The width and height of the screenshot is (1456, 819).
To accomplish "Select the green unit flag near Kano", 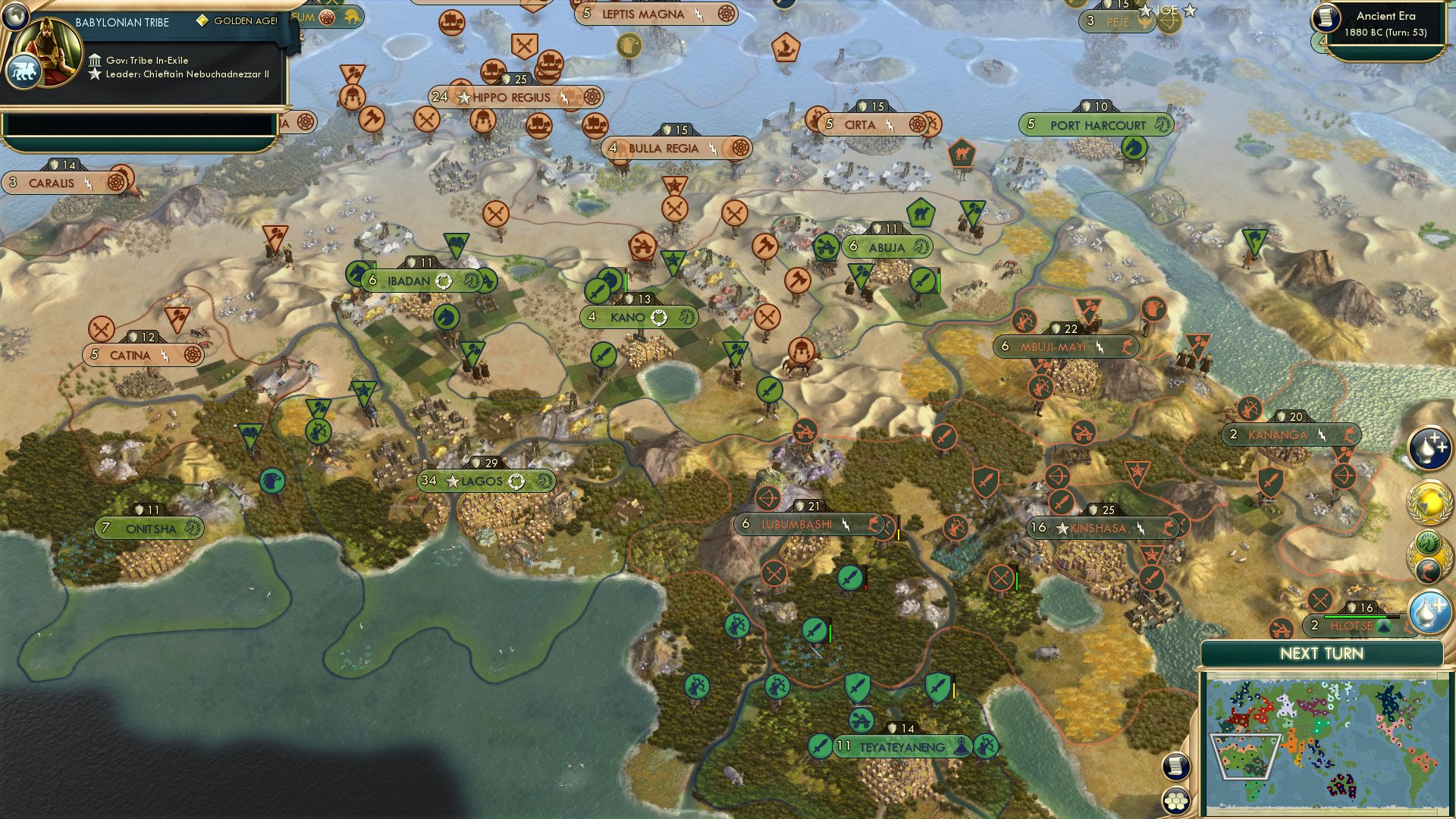I will (600, 291).
